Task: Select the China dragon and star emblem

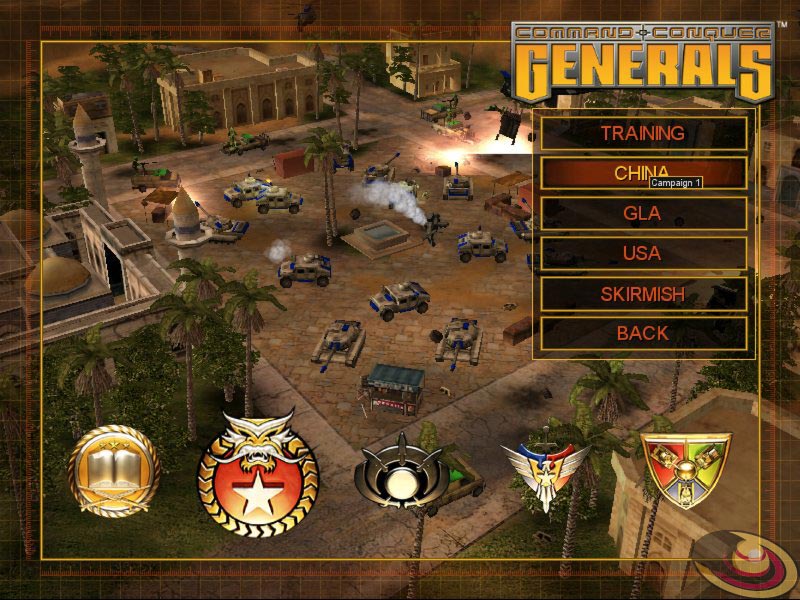Action: click(258, 468)
